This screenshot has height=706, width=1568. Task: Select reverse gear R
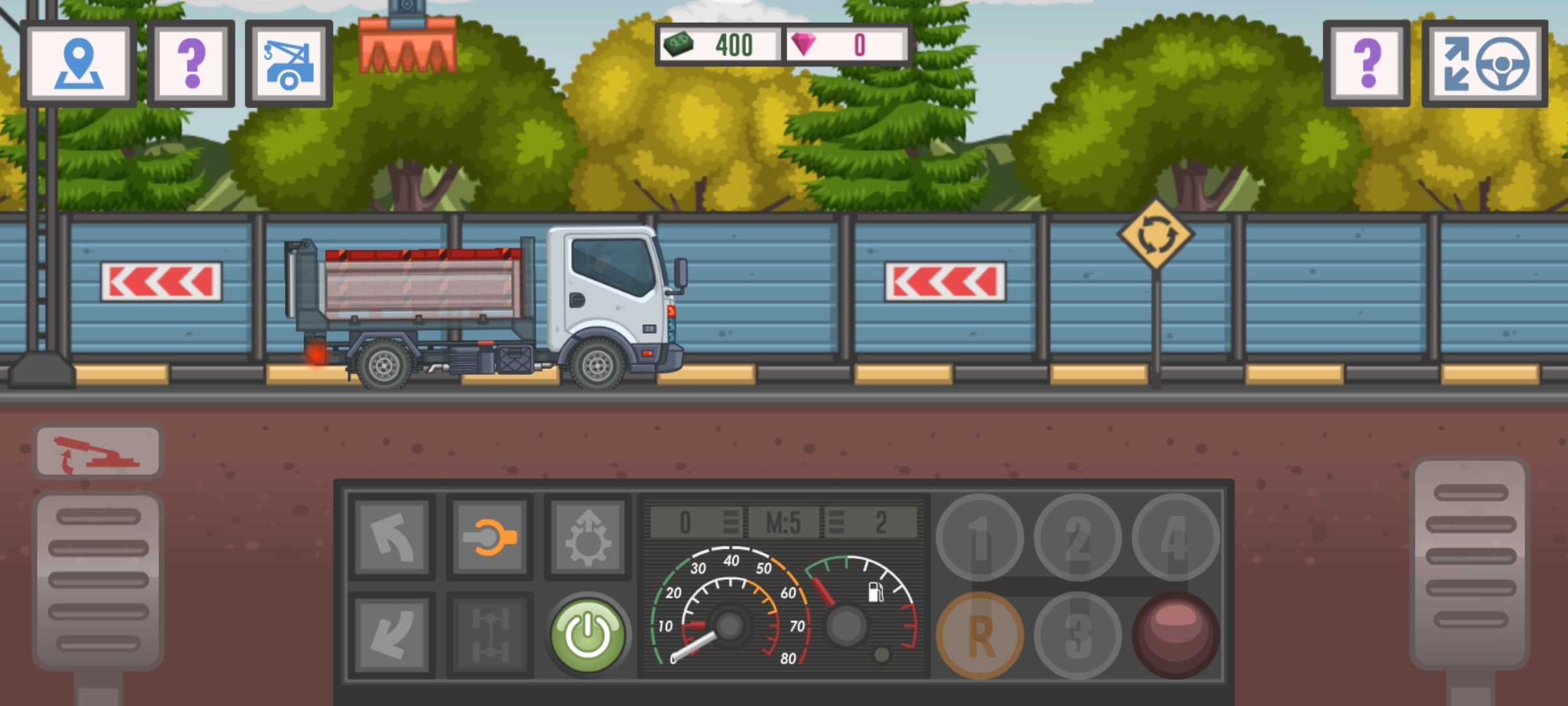pos(979,635)
